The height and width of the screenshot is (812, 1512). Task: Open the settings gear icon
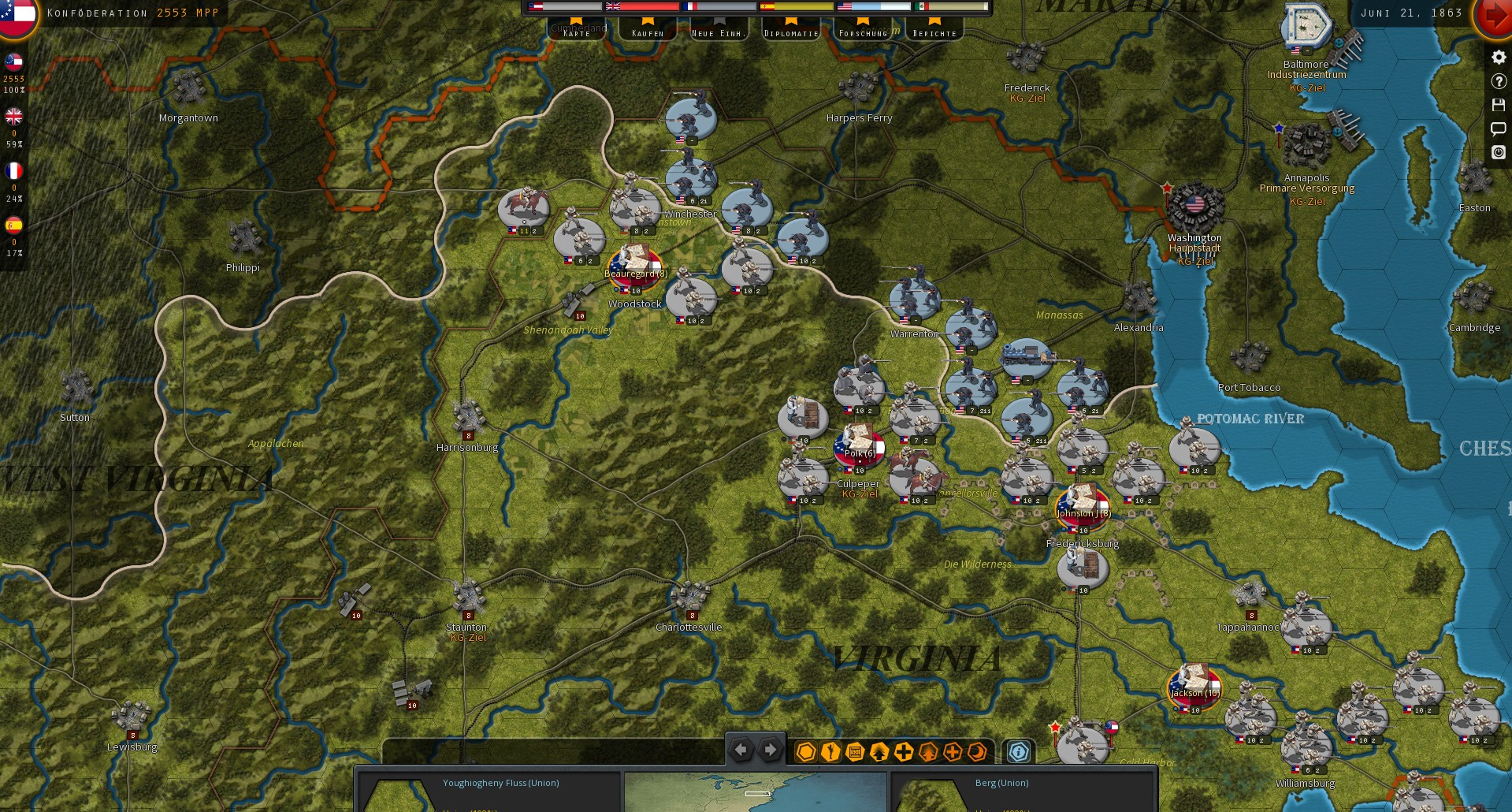tap(1499, 57)
